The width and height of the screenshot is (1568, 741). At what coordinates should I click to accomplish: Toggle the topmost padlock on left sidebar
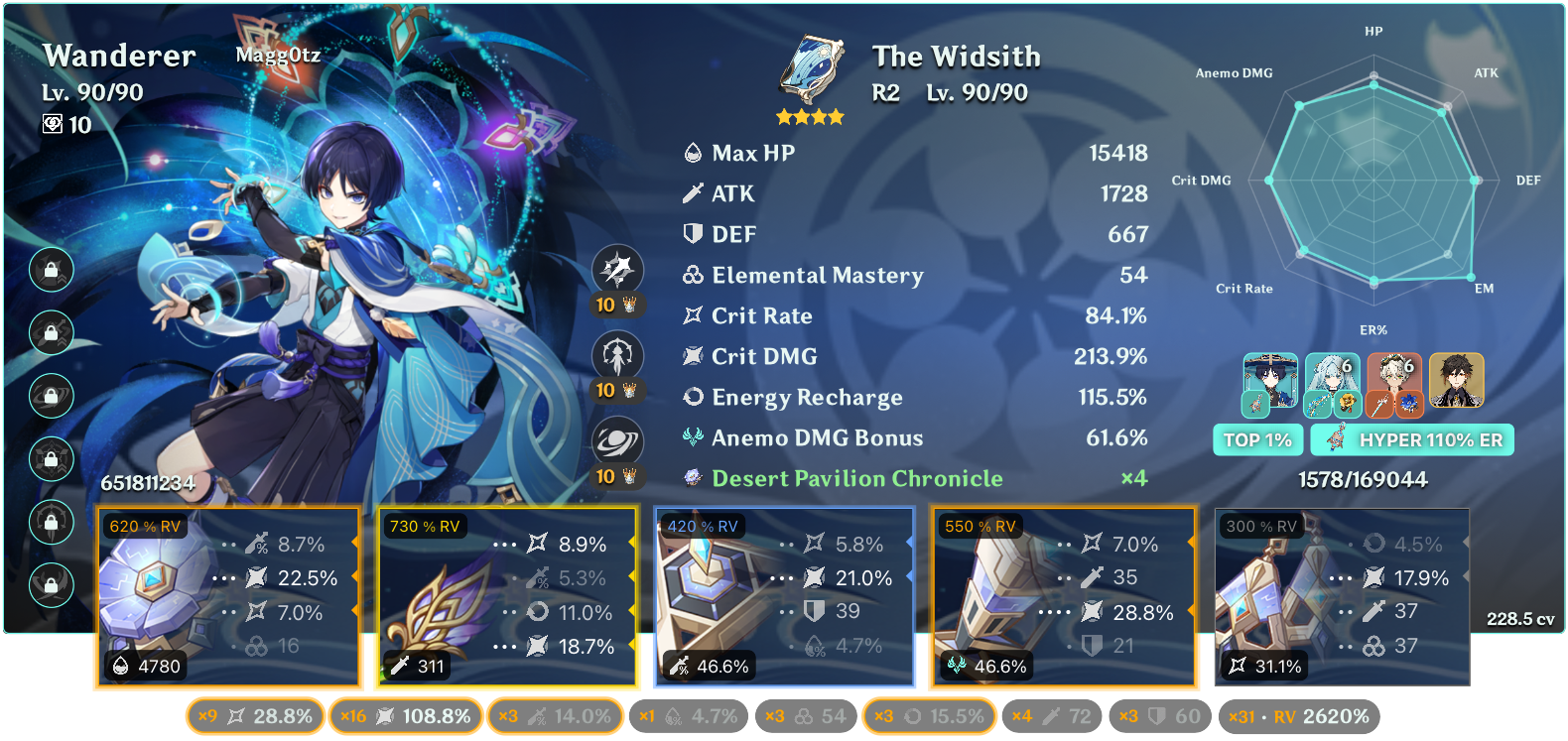[51, 270]
